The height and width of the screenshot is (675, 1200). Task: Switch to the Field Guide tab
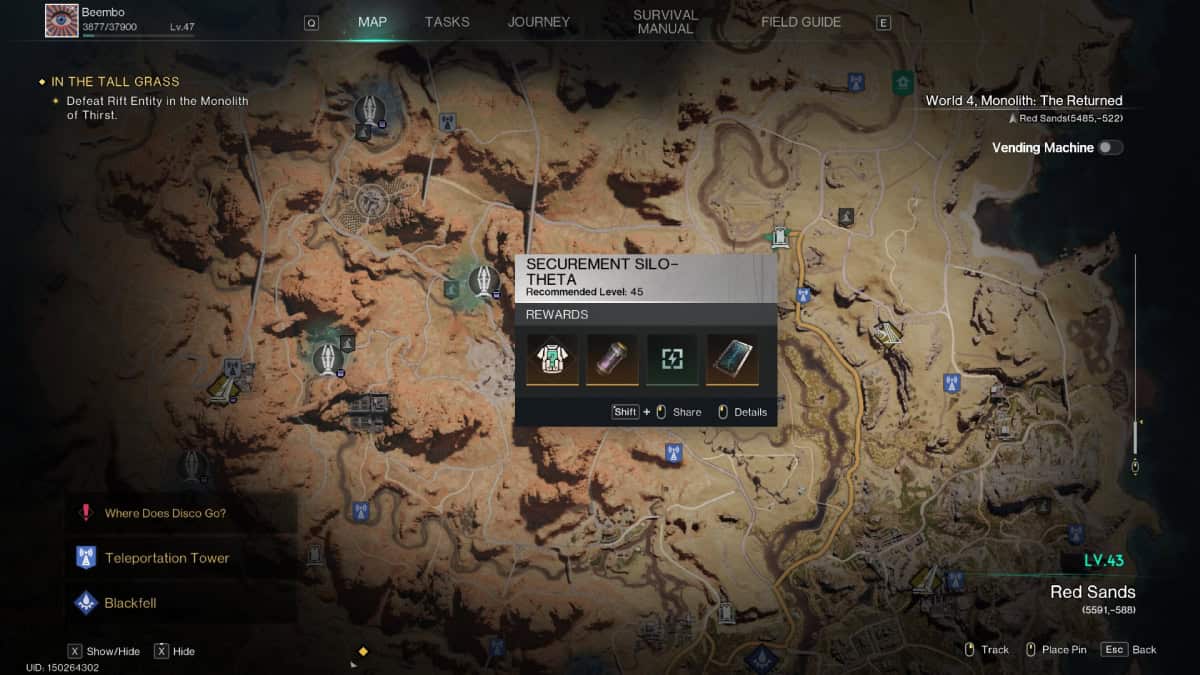coord(801,22)
